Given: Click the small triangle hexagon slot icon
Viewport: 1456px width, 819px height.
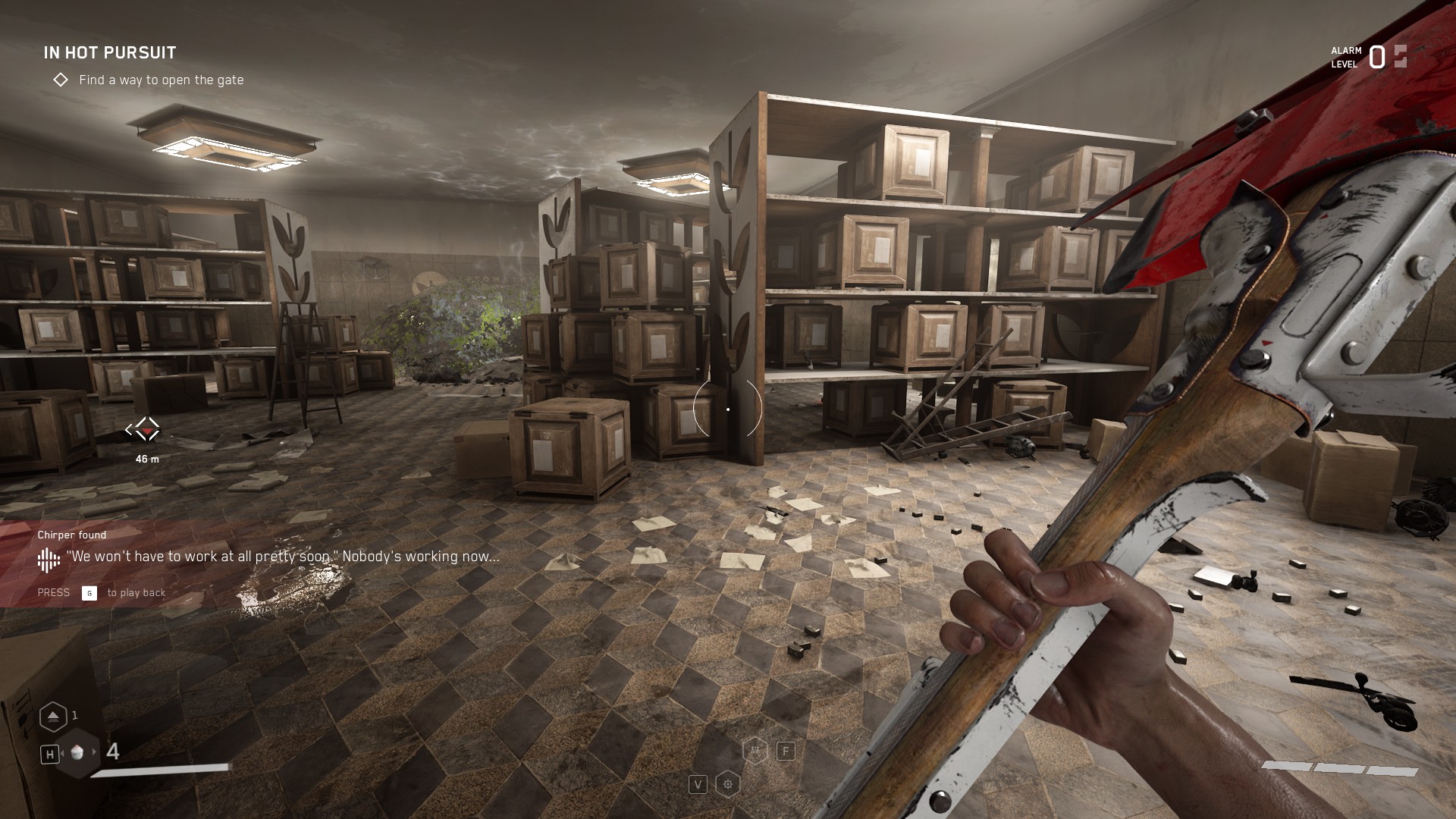Looking at the screenshot, I should (x=53, y=716).
